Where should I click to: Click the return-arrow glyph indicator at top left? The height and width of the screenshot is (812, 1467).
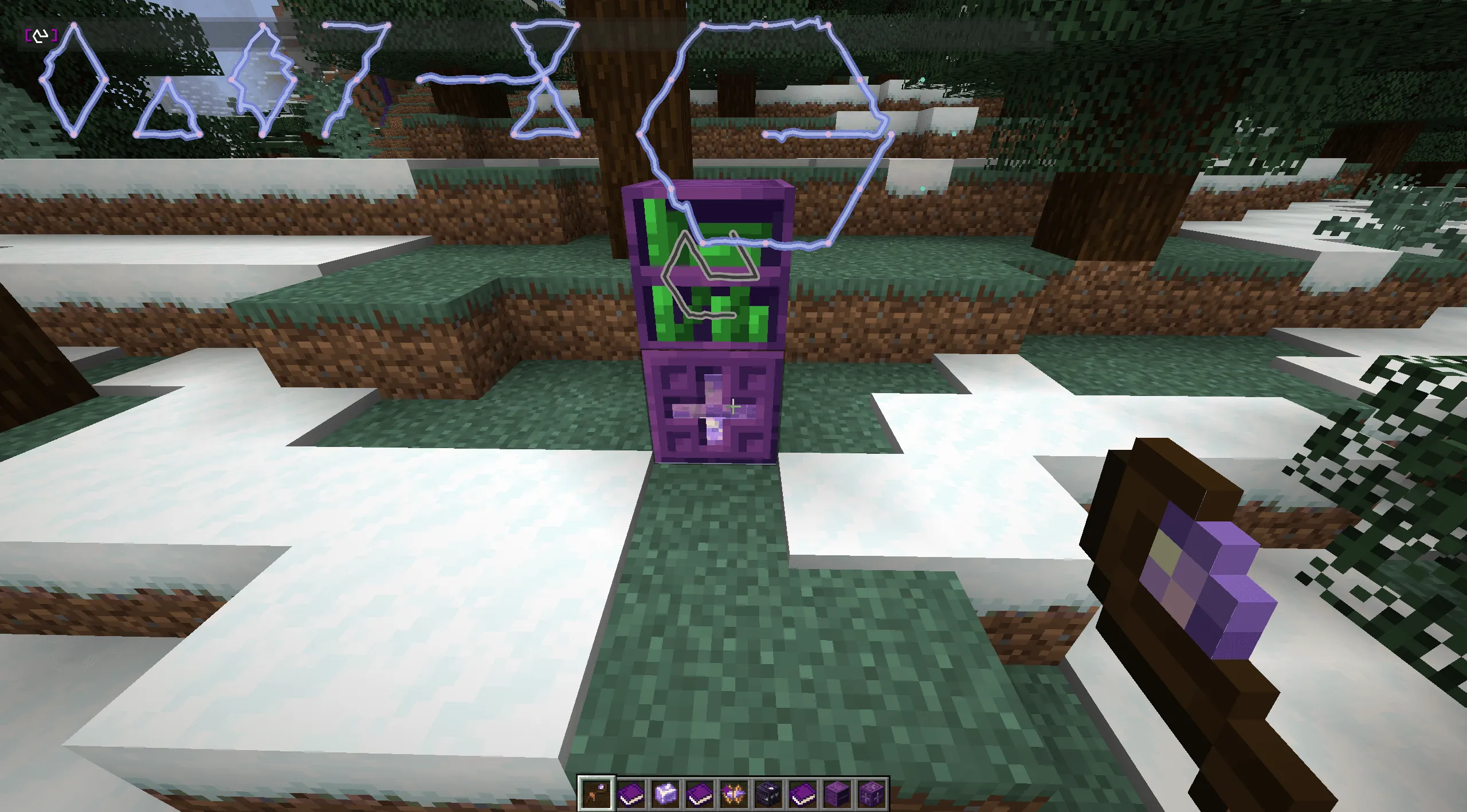pyautogui.click(x=40, y=36)
